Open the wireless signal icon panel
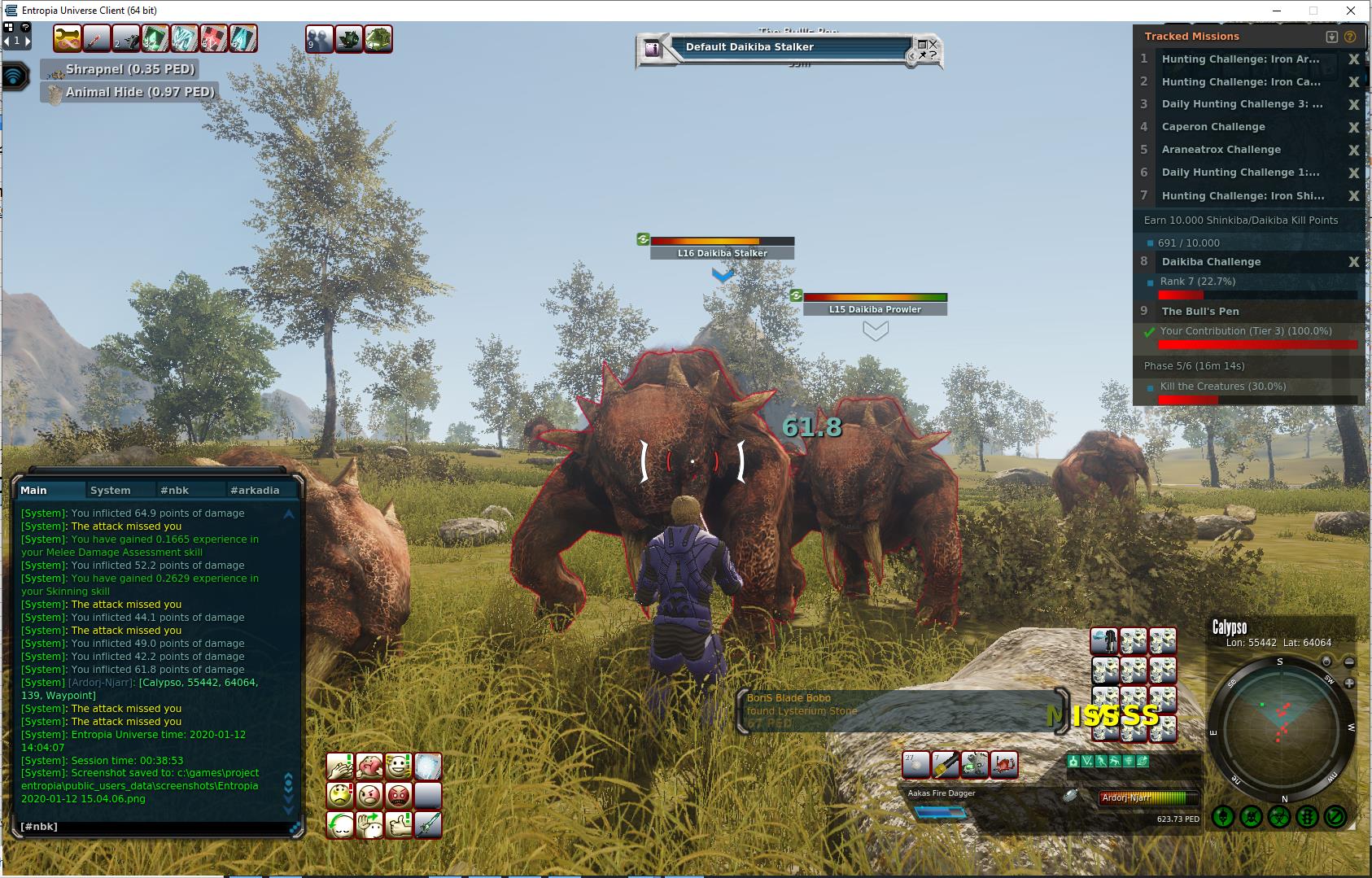This screenshot has height=878, width=1372. pos(15,76)
